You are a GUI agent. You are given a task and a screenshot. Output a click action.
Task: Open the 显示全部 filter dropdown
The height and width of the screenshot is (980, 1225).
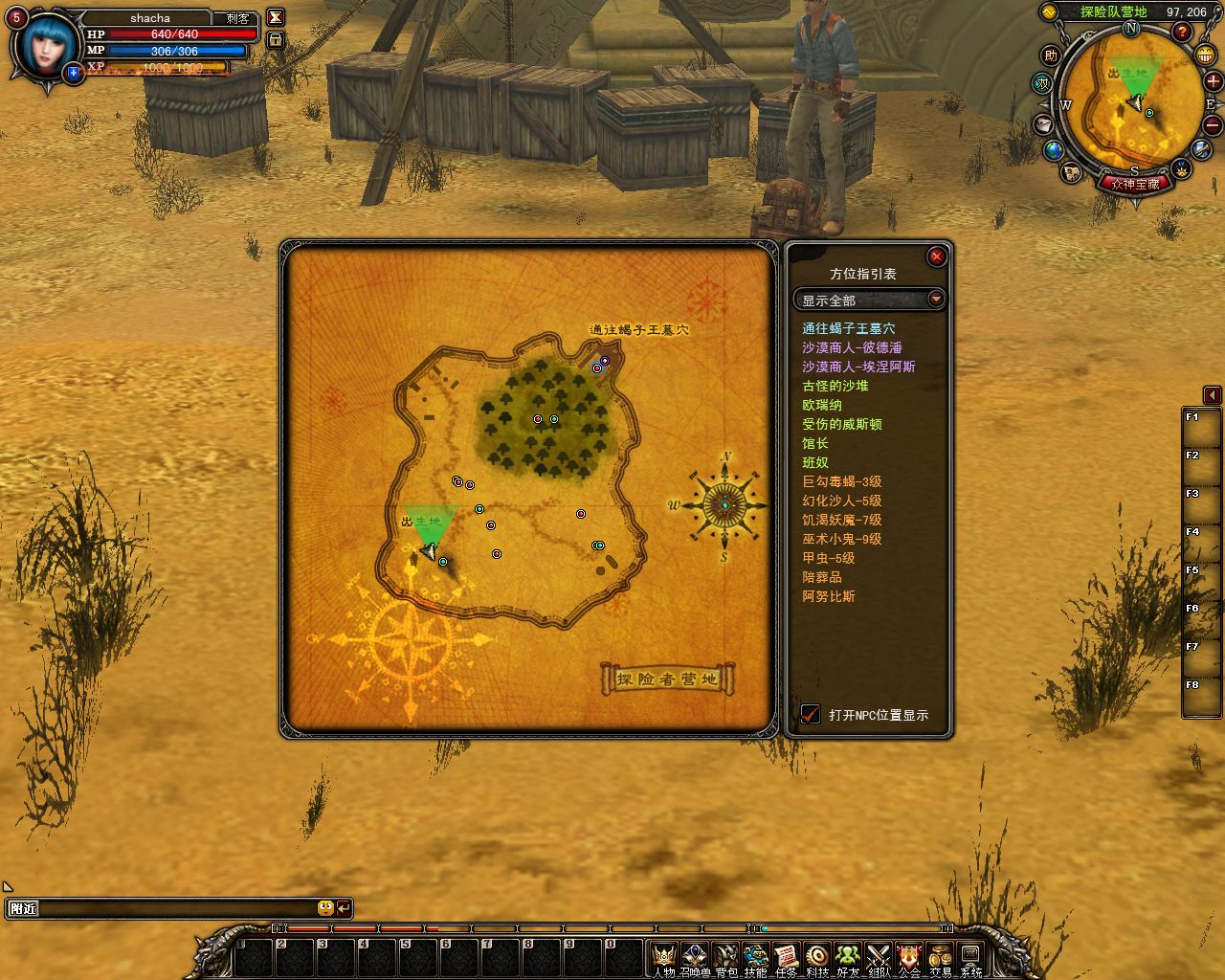pyautogui.click(x=935, y=300)
